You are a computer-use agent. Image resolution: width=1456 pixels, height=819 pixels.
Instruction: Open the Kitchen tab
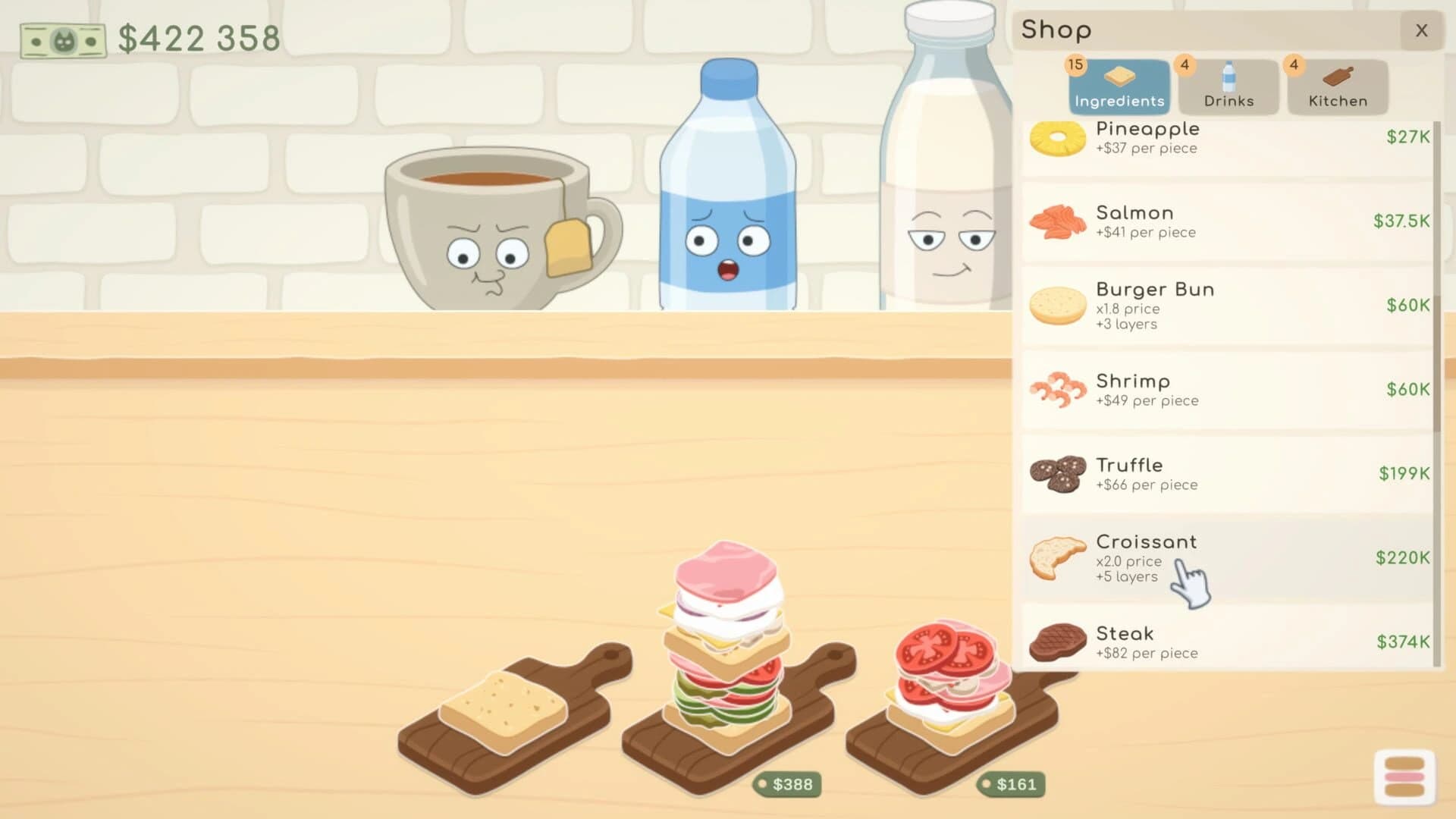pos(1337,86)
